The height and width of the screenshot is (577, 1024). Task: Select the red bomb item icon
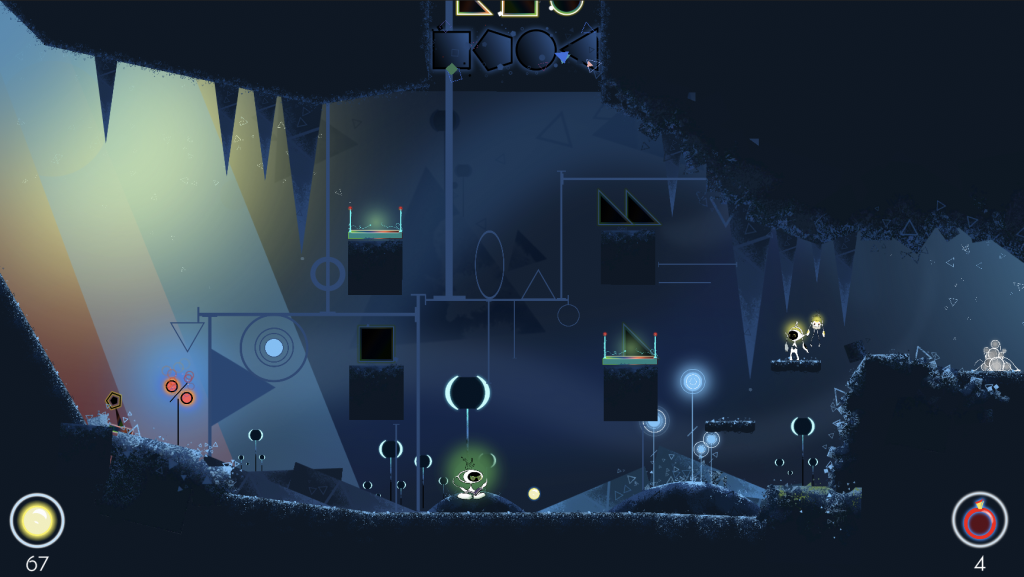[x=979, y=520]
